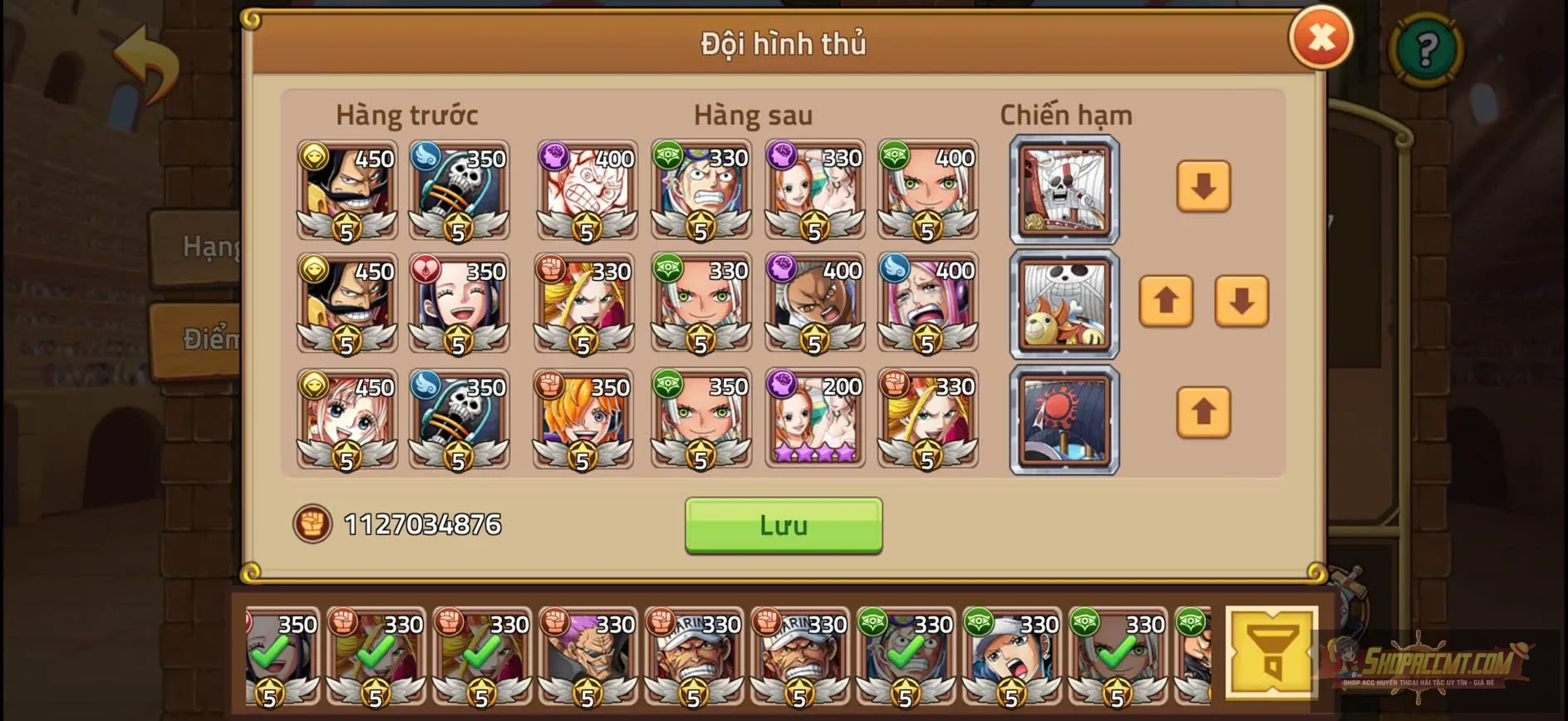Select the Shirahoshi character icon in front row
The height and width of the screenshot is (721, 1568).
point(345,419)
